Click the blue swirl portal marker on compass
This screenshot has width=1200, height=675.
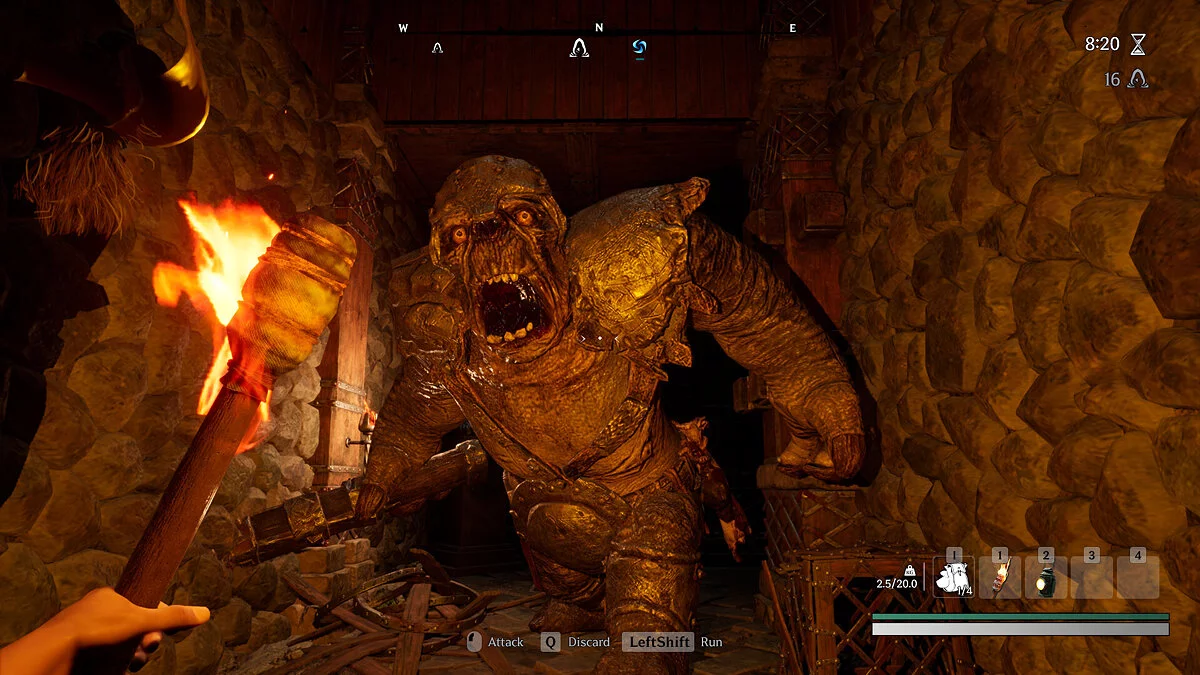click(x=640, y=47)
